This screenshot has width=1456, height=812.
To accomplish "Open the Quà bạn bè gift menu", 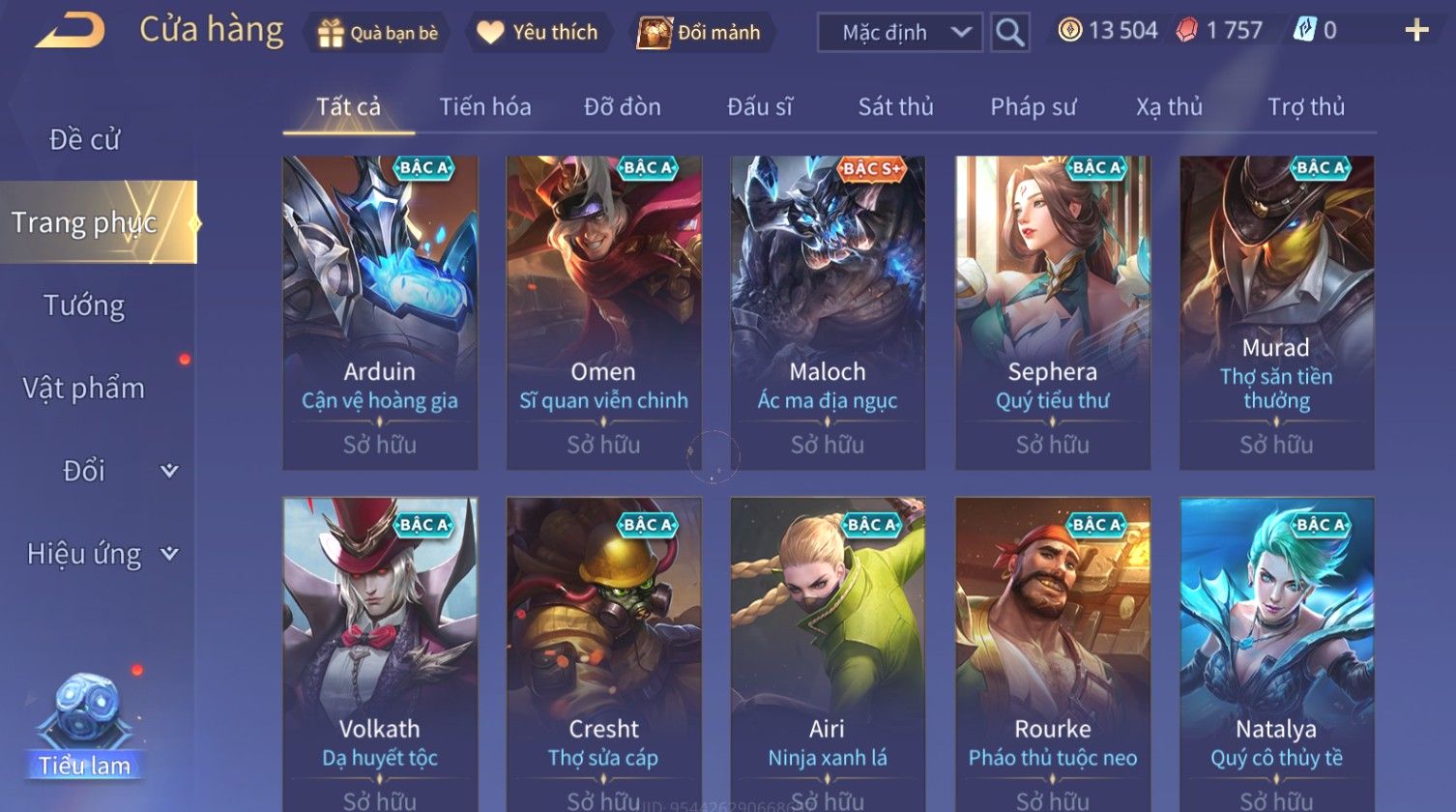I will click(x=378, y=33).
